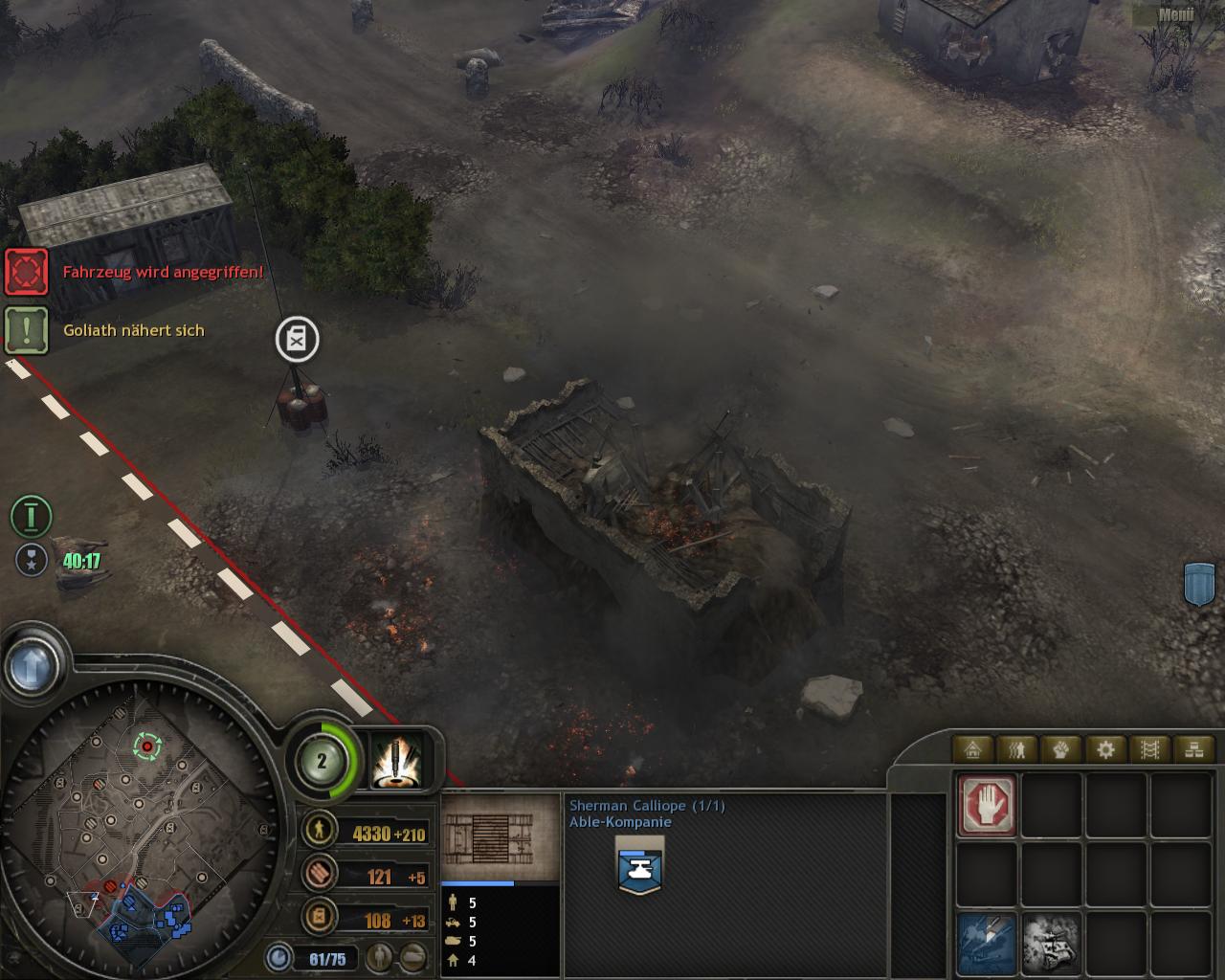The height and width of the screenshot is (980, 1225).
Task: Select the gear cog tab
Action: 1105,749
